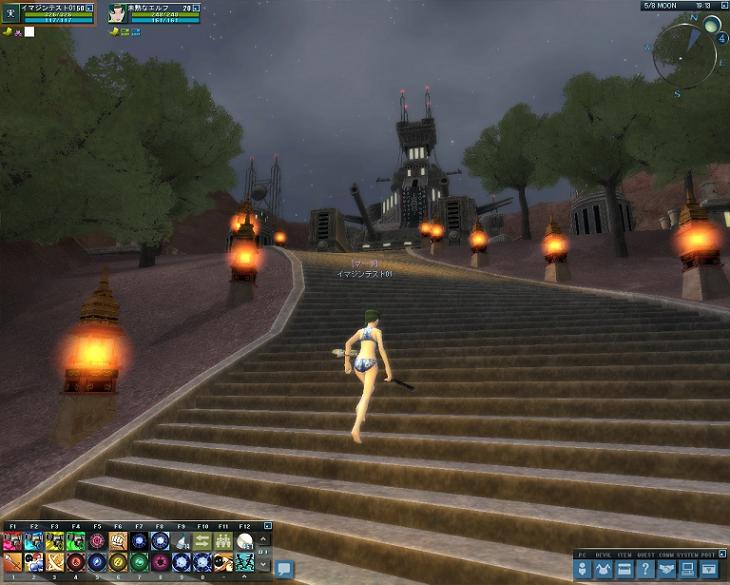Activate the pink portrait skill on F1

coord(13,541)
